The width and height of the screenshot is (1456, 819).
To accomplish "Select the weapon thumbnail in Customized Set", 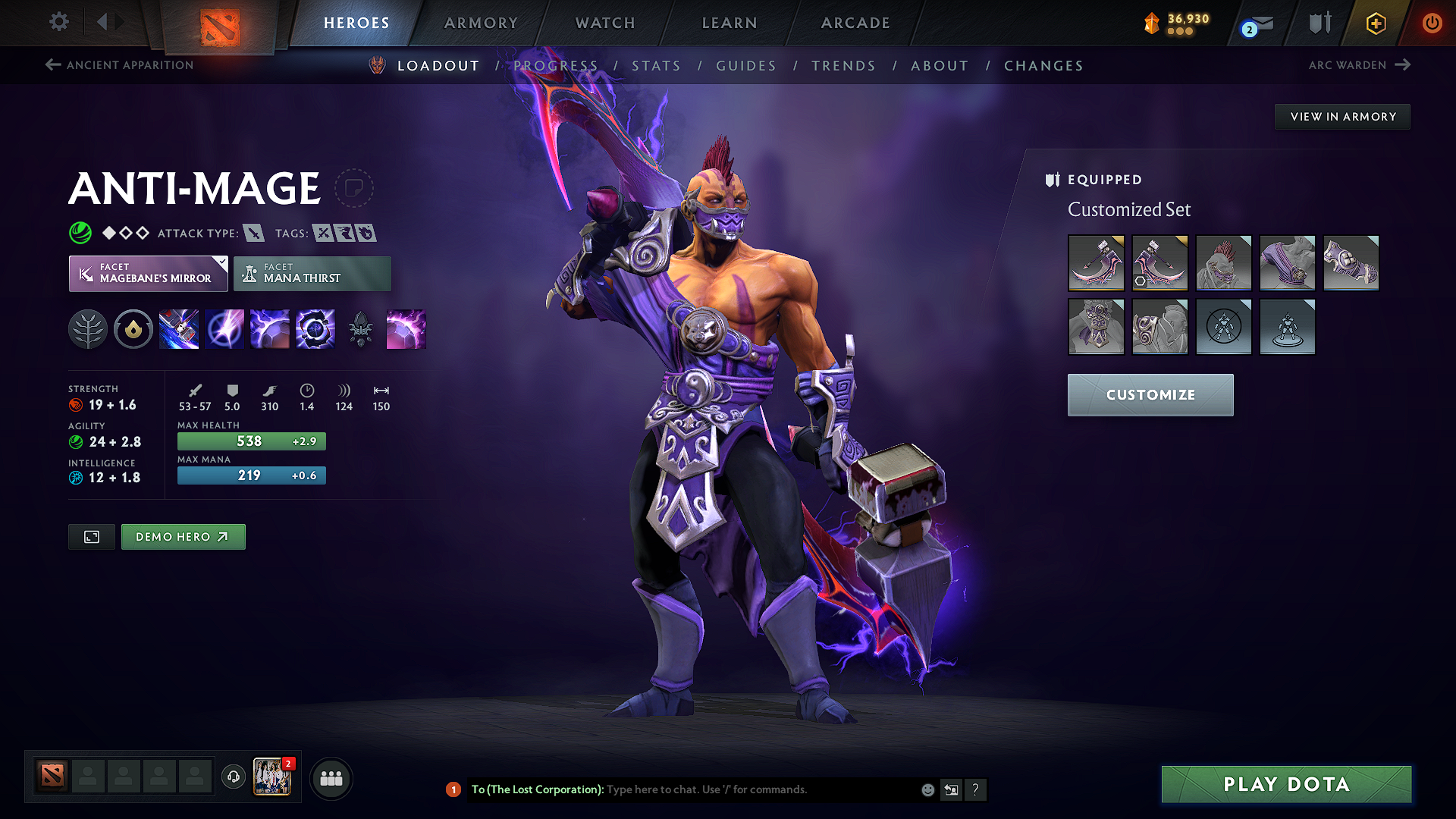I will [x=1097, y=263].
